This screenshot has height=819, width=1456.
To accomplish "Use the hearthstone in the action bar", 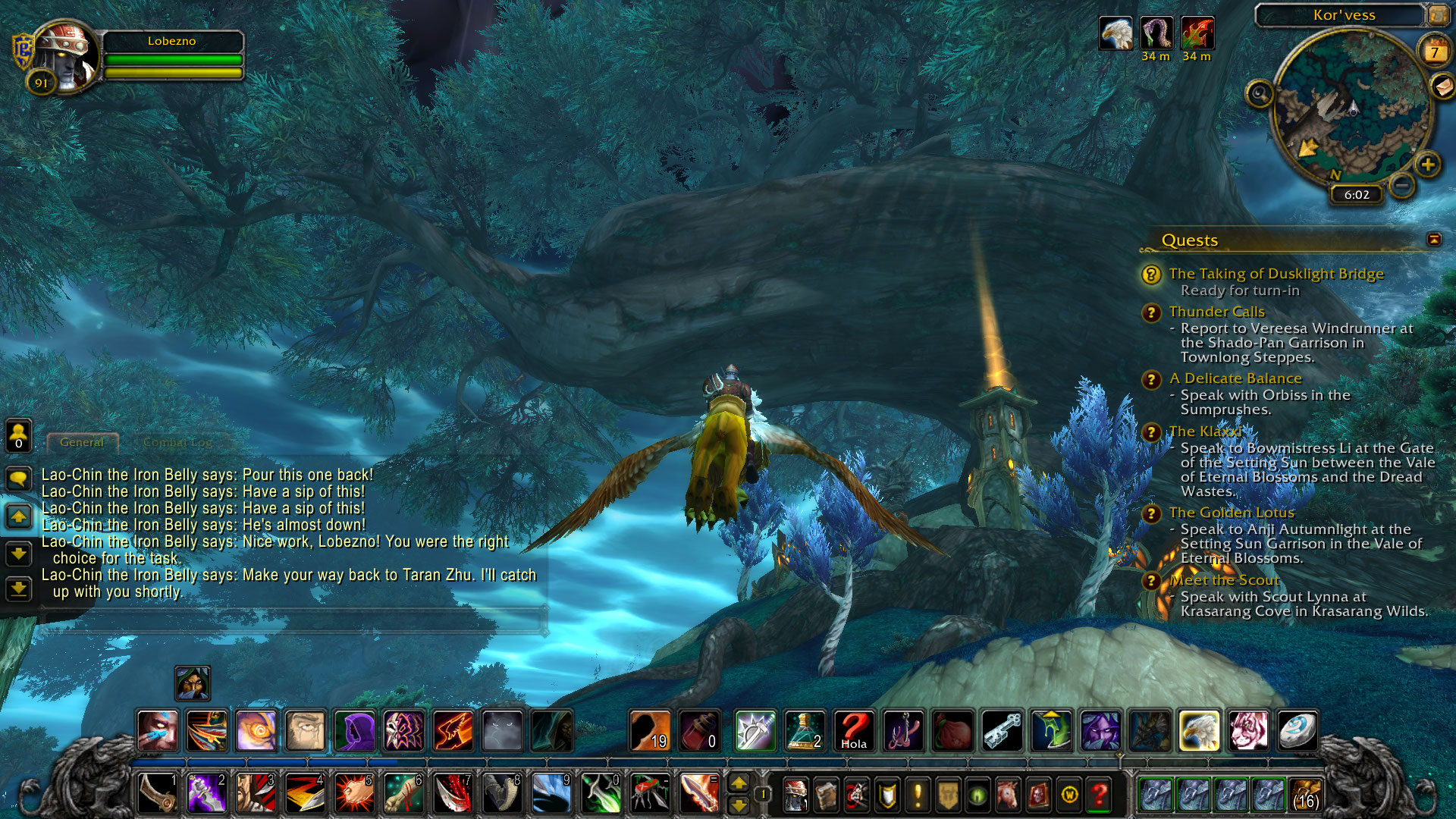I will coord(1298,731).
